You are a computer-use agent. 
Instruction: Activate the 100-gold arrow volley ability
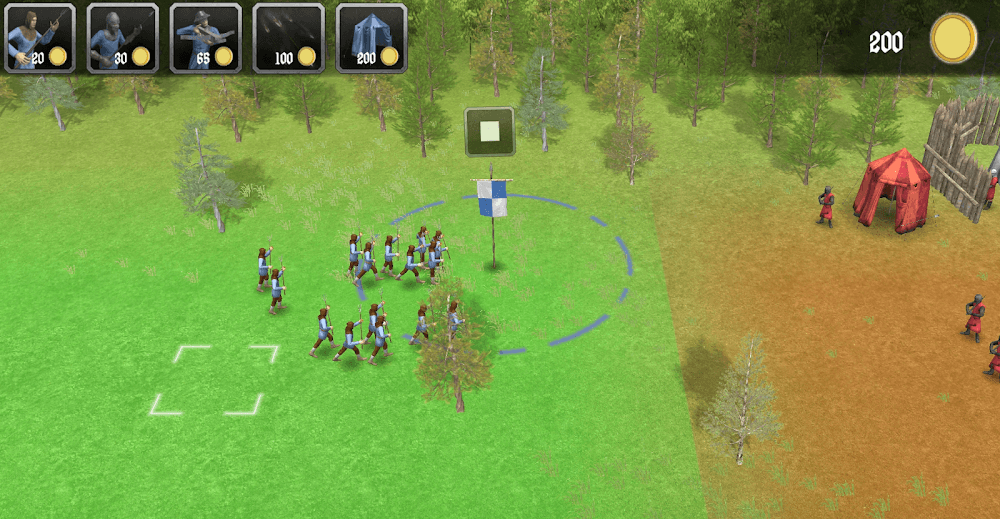(x=288, y=38)
